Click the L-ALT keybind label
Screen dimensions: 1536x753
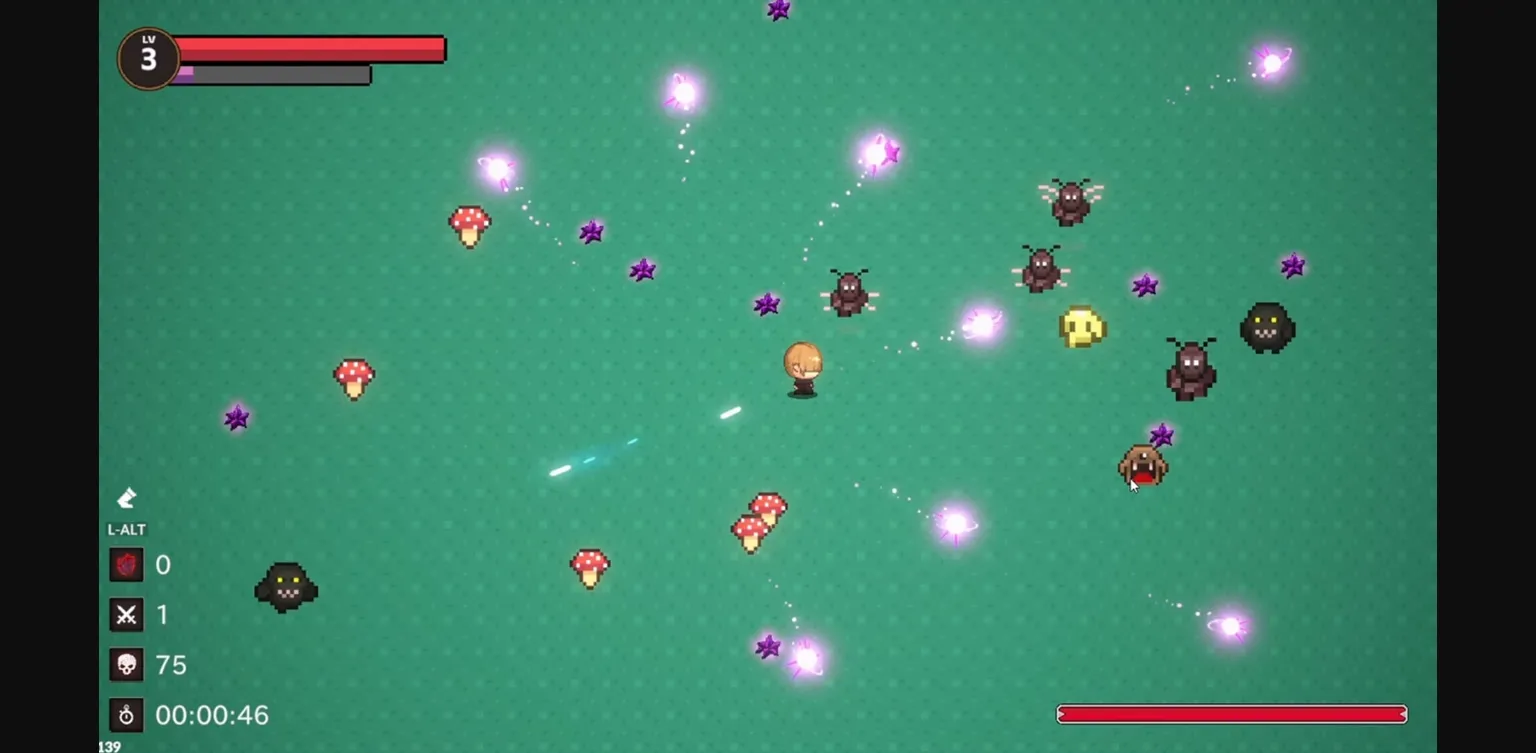tap(125, 529)
